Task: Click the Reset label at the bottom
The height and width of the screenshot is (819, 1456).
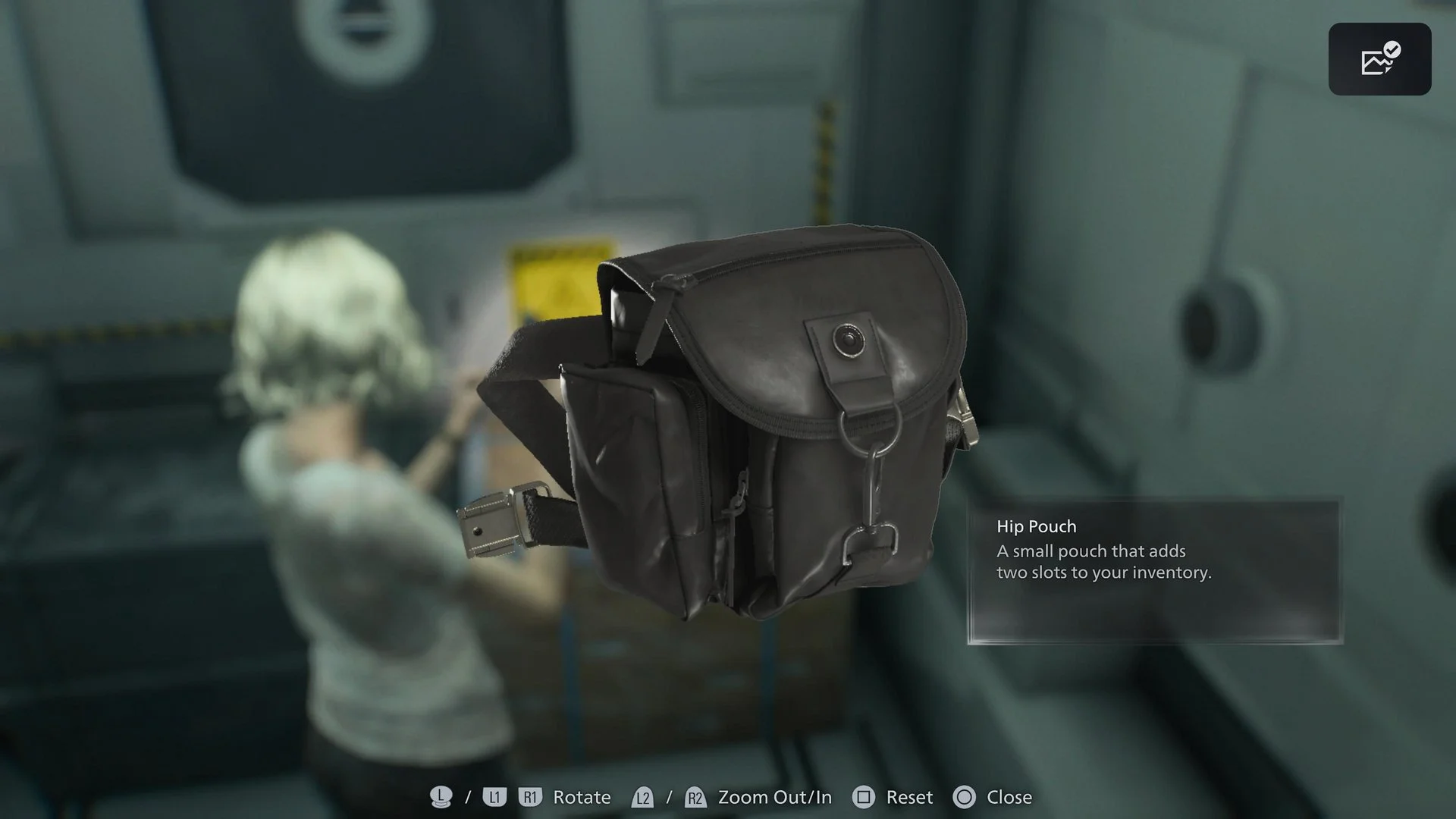Action: (x=910, y=797)
